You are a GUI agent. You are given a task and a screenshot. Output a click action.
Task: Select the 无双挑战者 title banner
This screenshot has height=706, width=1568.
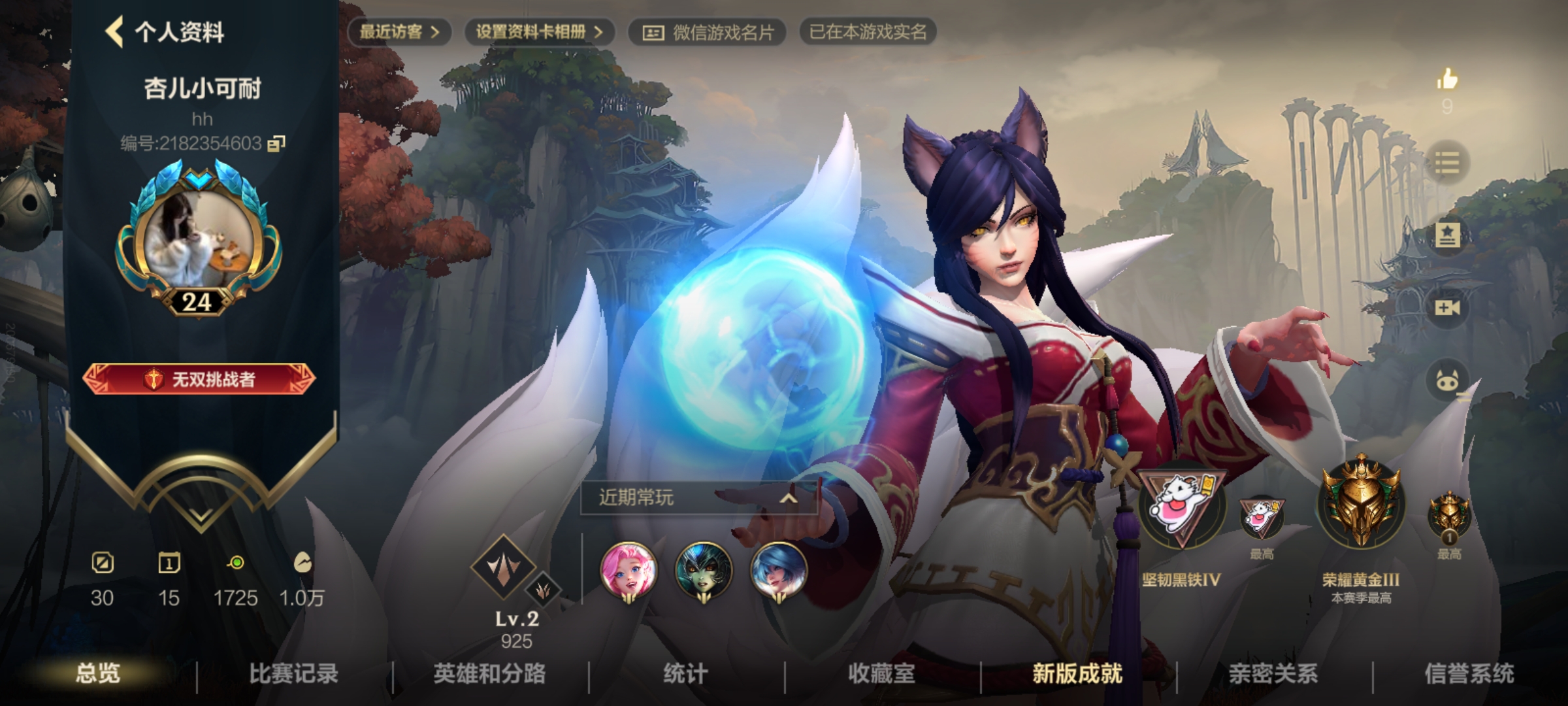[x=199, y=379]
